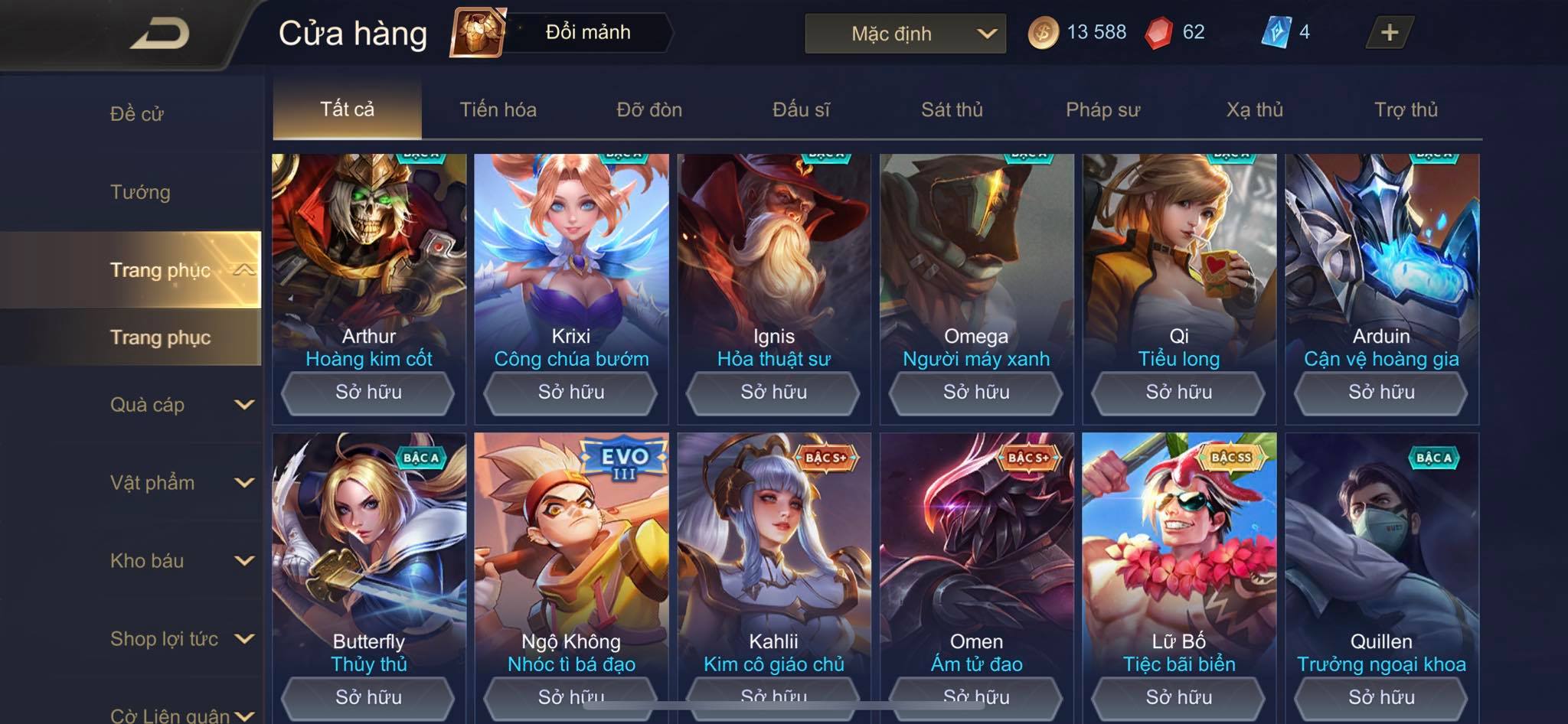Expand the Quà cáp menu section
Screen dimensions: 1568x724
click(x=180, y=405)
